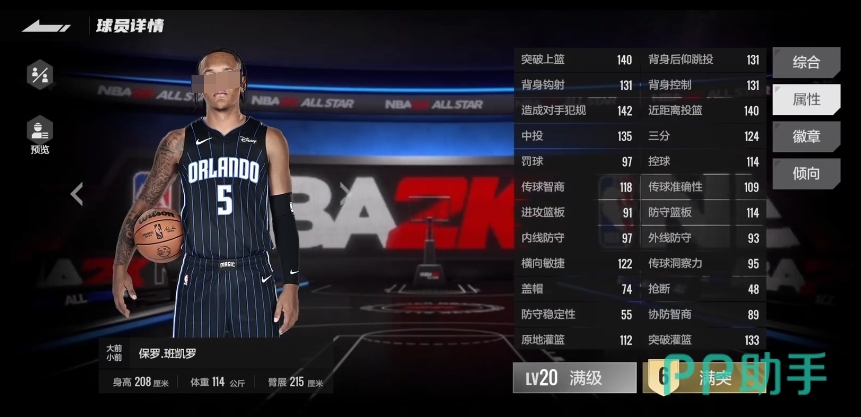Switch to the 倾向 tendencies tab
Image resolution: width=861 pixels, height=417 pixels.
pyautogui.click(x=806, y=173)
